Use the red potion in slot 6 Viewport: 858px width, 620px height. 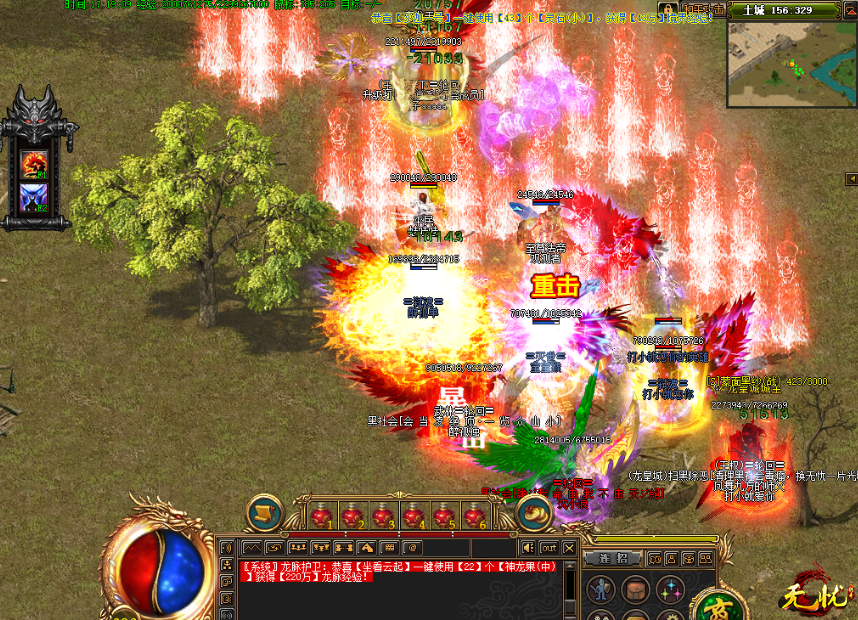473,516
